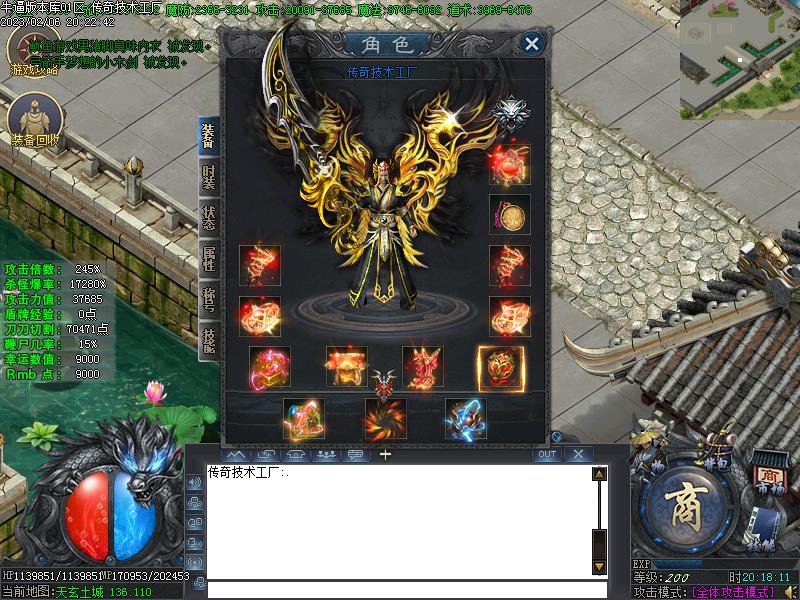The height and width of the screenshot is (600, 800).
Task: Switch to the 时装 tab
Action: (x=208, y=178)
